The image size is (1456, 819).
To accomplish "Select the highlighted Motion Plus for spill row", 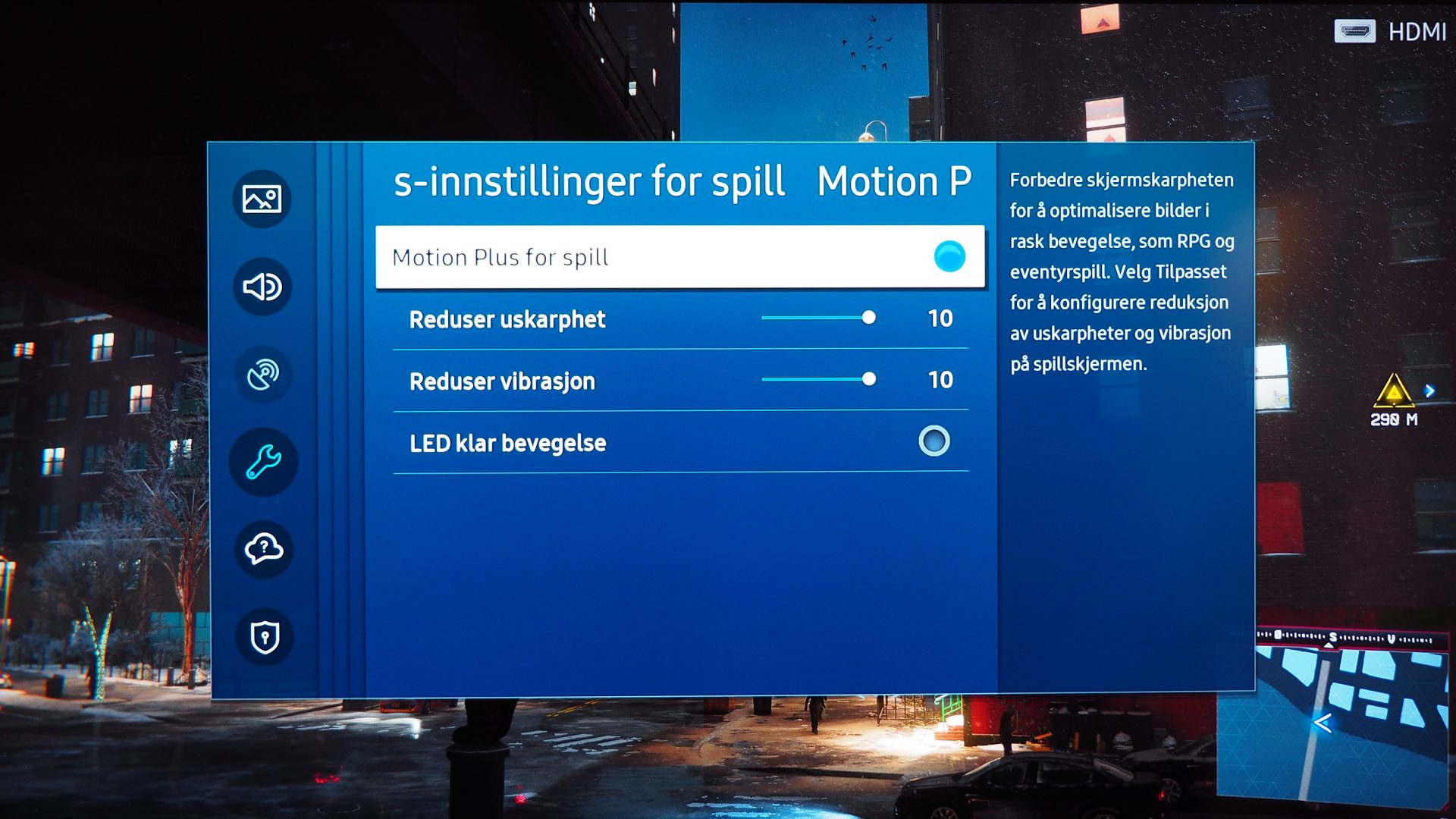I will pos(680,257).
